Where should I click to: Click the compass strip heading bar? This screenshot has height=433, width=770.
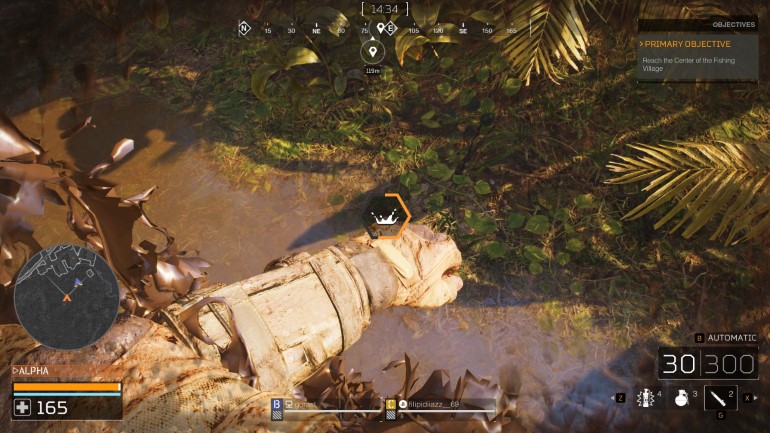click(x=385, y=29)
